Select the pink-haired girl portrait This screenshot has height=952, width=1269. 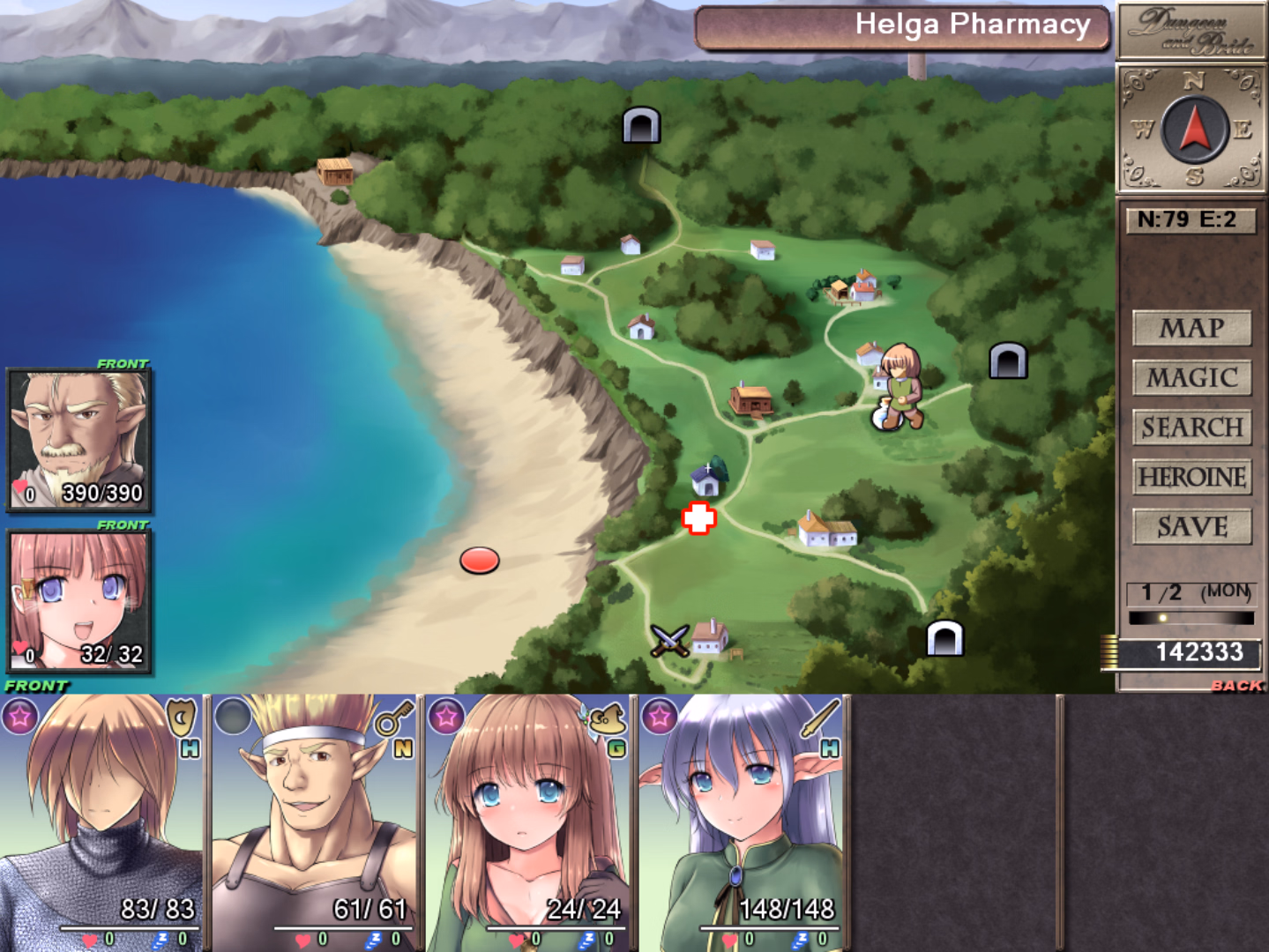pyautogui.click(x=79, y=601)
